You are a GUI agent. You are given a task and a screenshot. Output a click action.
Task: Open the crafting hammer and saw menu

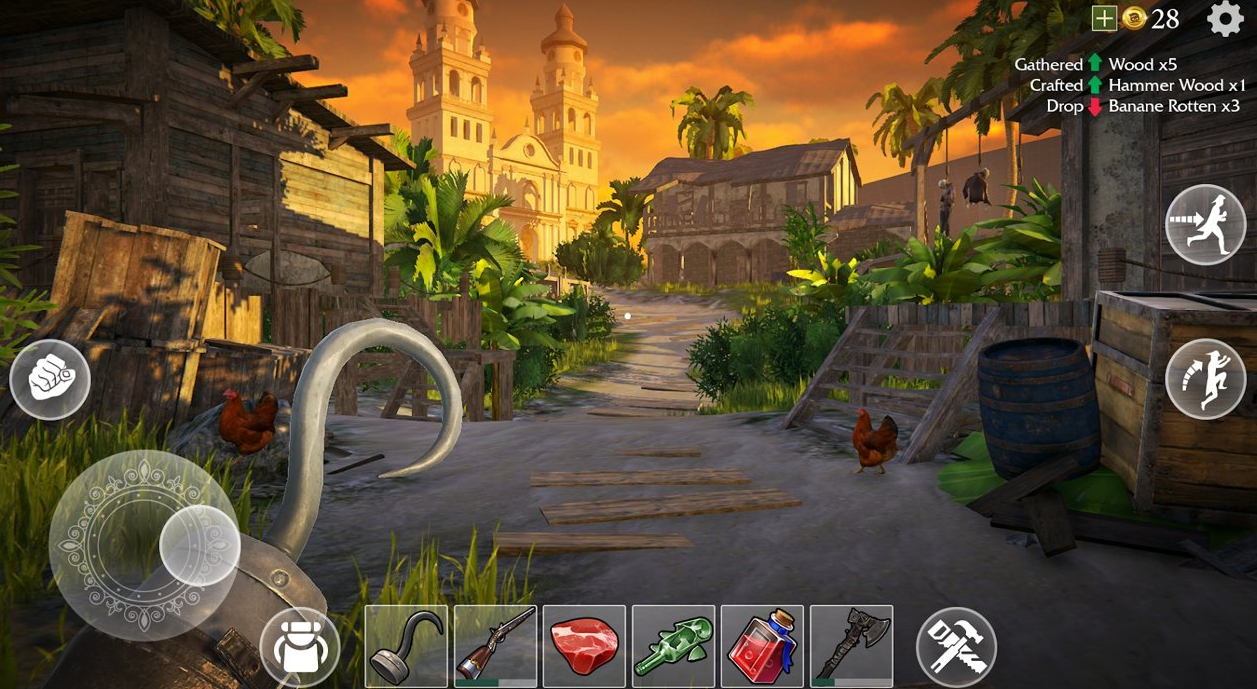coord(956,647)
